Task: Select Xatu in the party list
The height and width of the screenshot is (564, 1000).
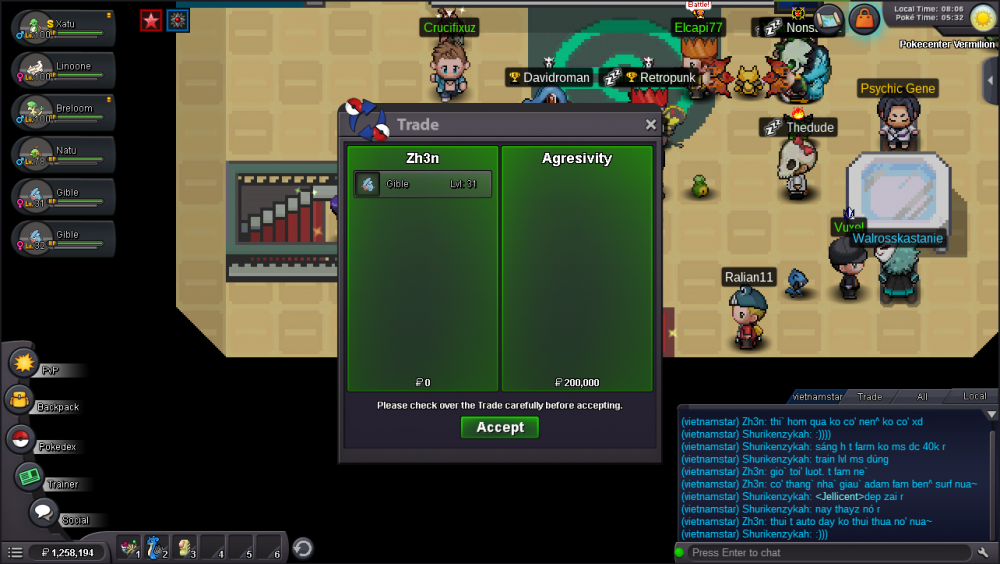Action: click(64, 28)
